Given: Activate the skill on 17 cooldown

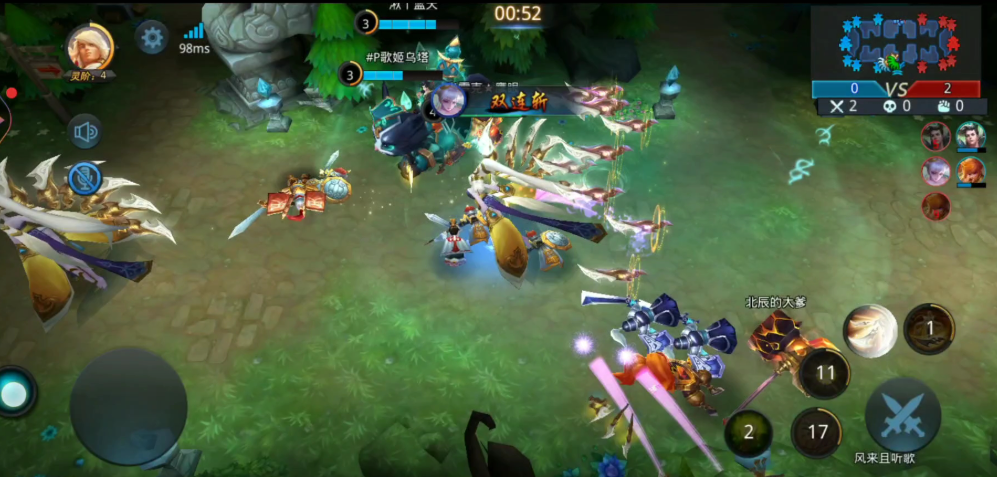Looking at the screenshot, I should pos(817,433).
